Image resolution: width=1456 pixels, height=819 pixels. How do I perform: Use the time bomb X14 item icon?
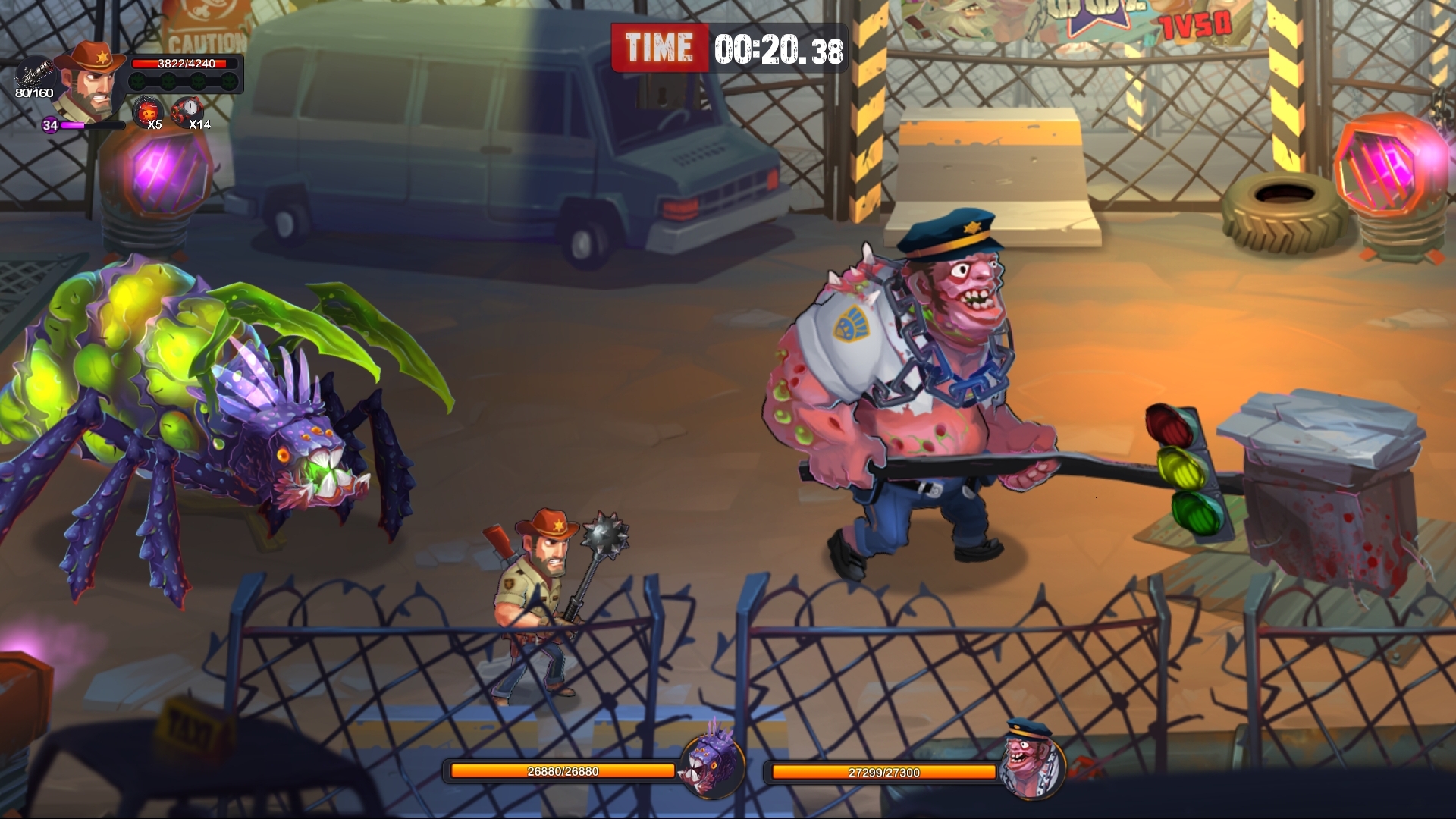190,110
